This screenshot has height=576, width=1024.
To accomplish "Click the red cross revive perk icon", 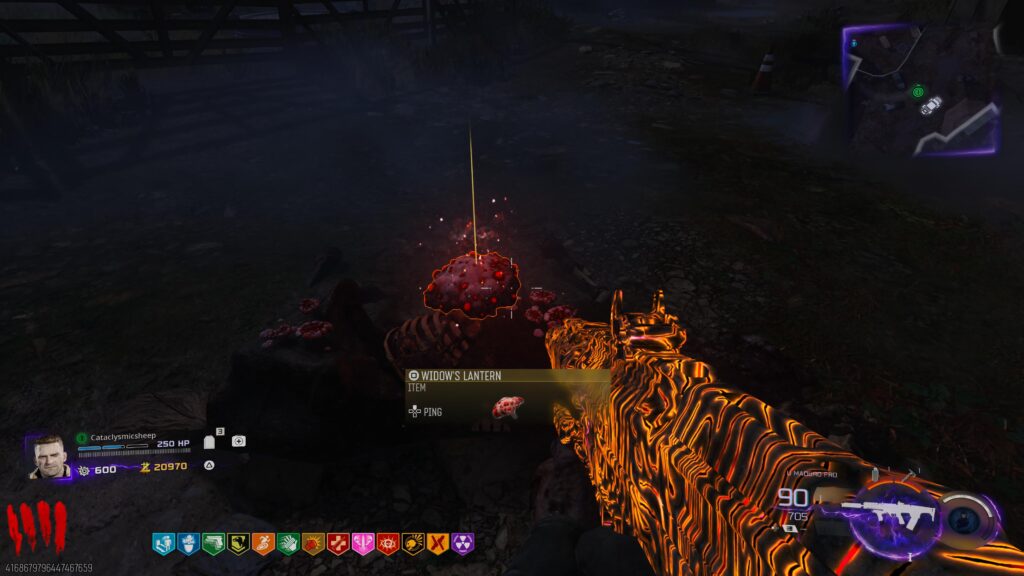I will tap(338, 543).
